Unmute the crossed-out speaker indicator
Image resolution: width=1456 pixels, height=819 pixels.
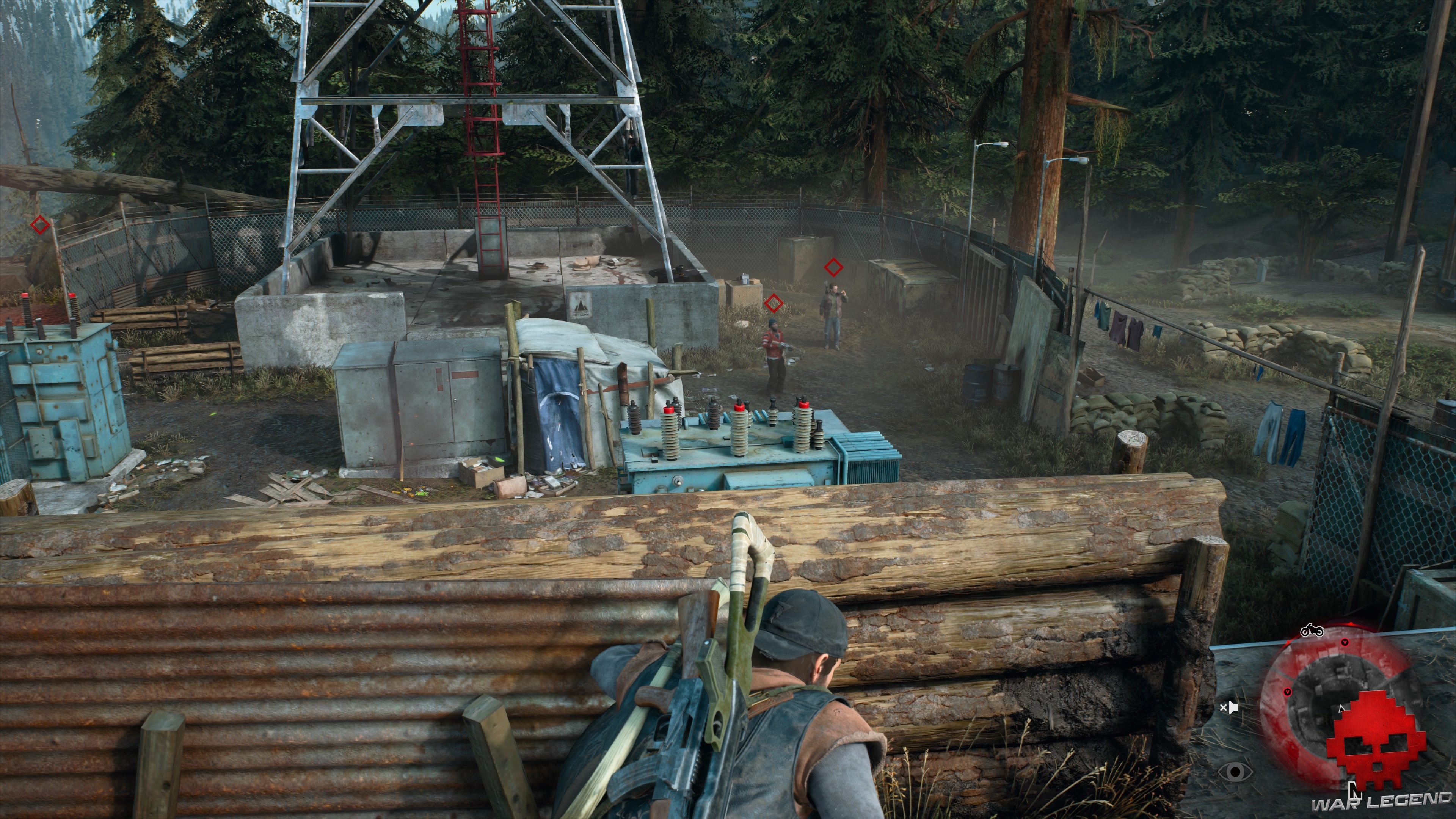click(x=1229, y=708)
